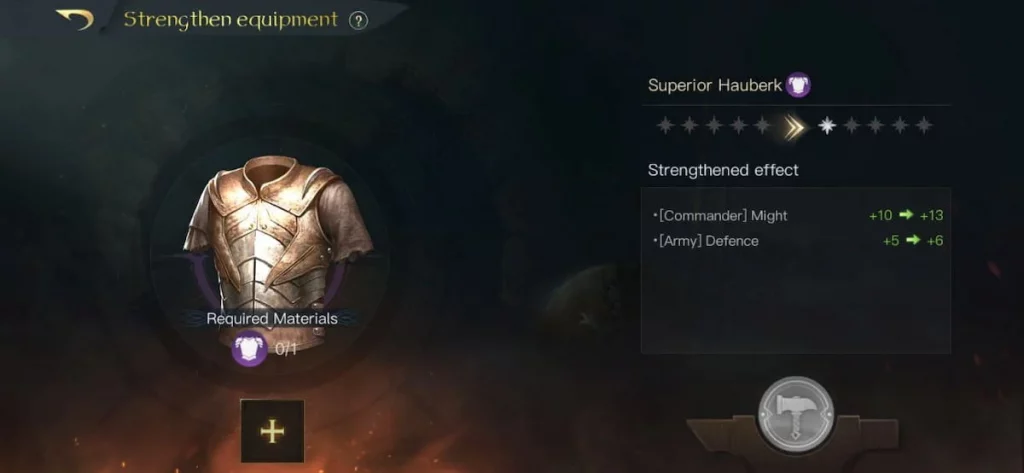Tap the purple armor icon beside Superior Hauberk
Image resolution: width=1024 pixels, height=473 pixels.
pos(797,85)
